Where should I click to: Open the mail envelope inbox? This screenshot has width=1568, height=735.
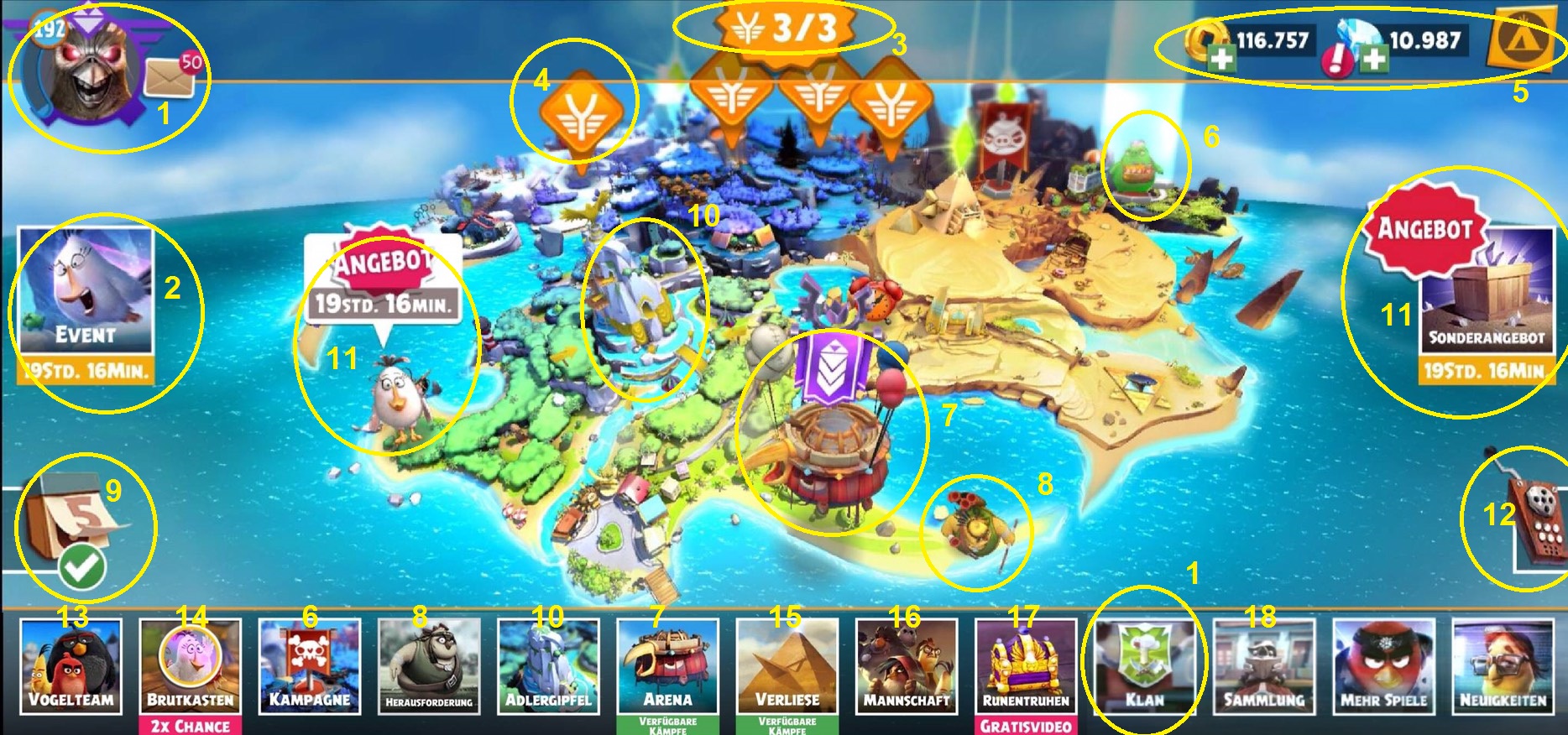point(170,78)
